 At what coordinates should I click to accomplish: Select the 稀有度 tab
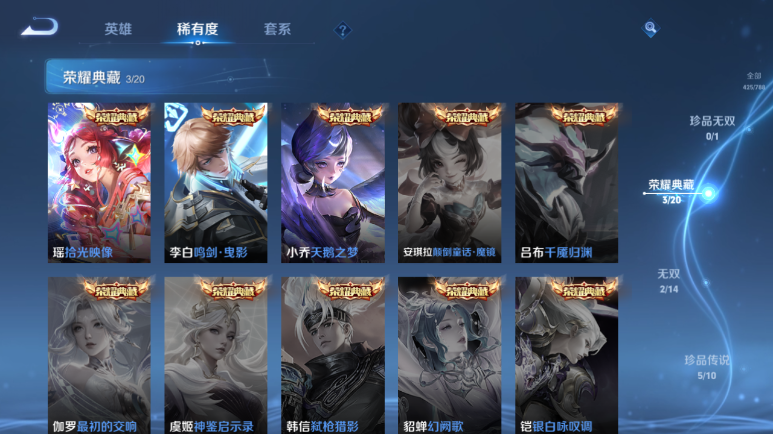click(197, 29)
